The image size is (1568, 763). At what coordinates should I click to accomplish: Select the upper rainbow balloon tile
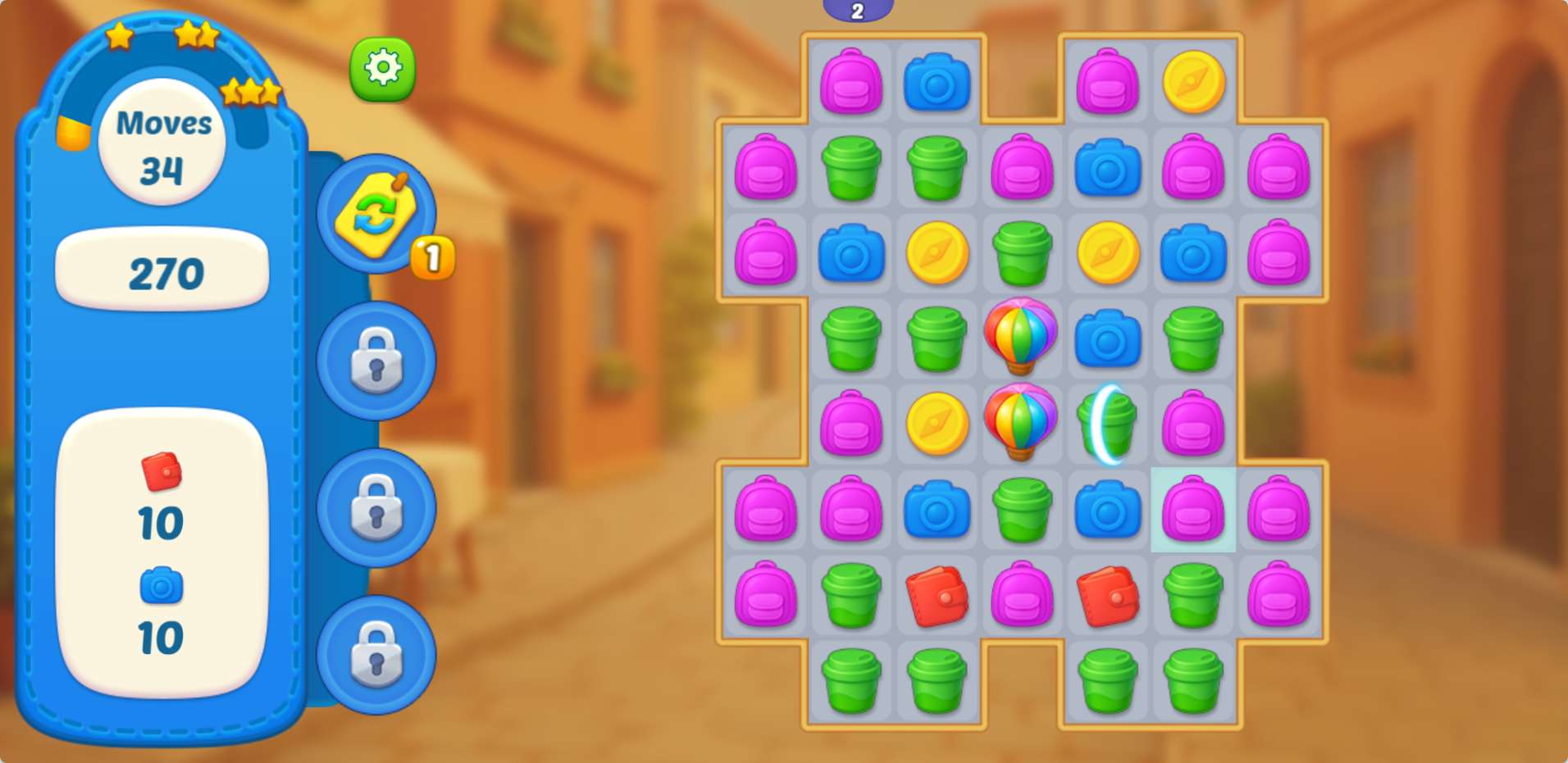click(1021, 336)
